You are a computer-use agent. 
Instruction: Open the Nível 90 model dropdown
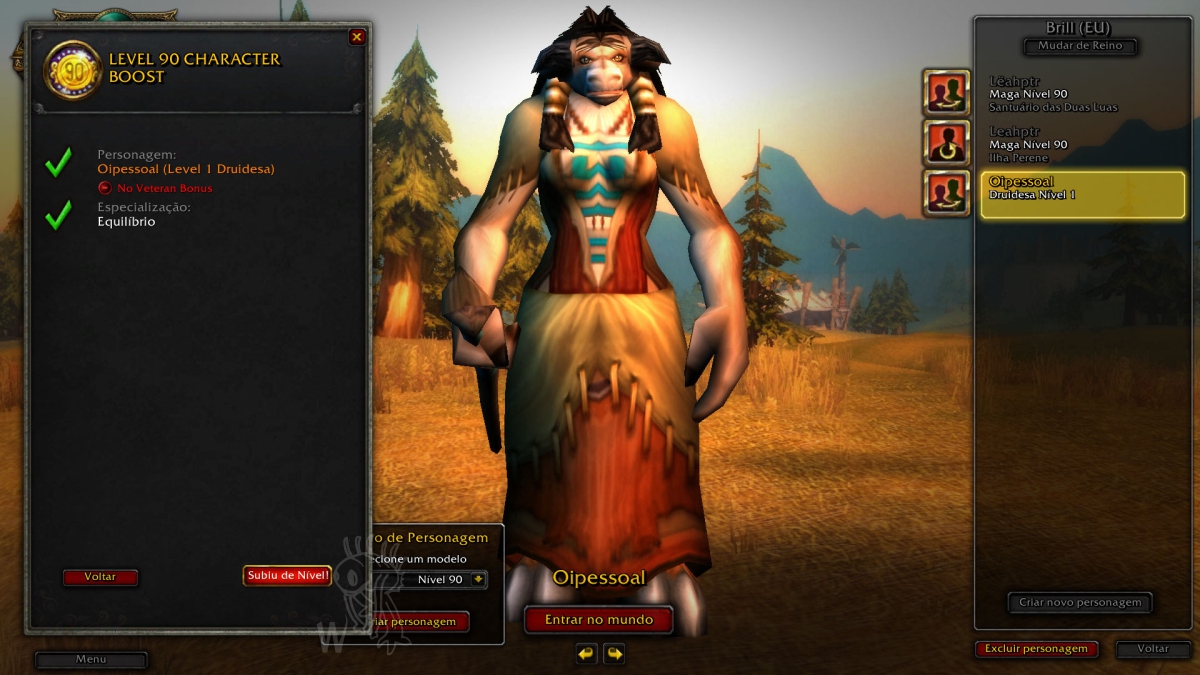click(x=478, y=579)
